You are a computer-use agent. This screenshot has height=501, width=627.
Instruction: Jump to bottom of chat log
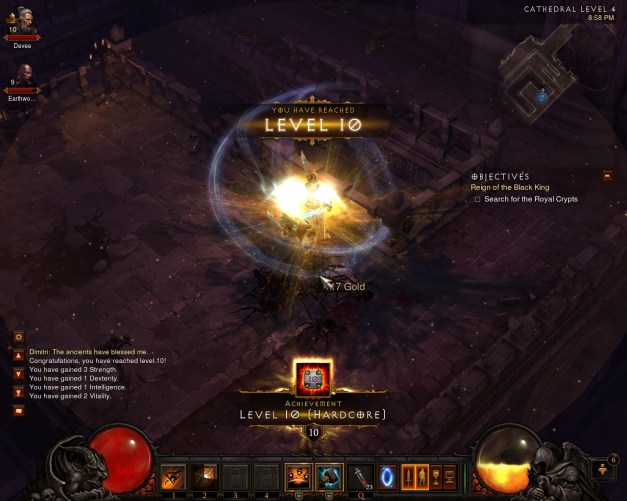pyautogui.click(x=18, y=391)
